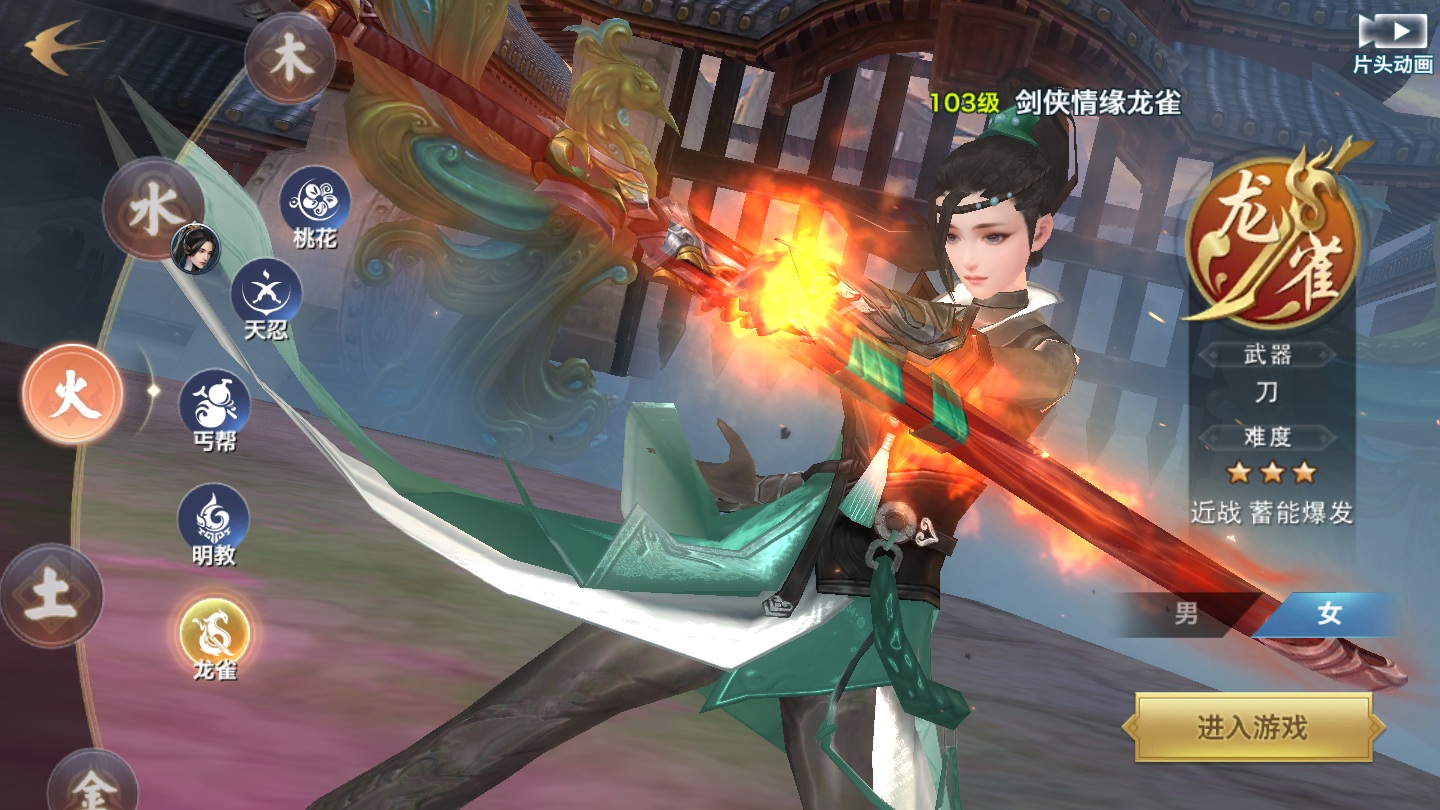
Task: Pick the 丐帮 sect icon
Action: click(214, 403)
